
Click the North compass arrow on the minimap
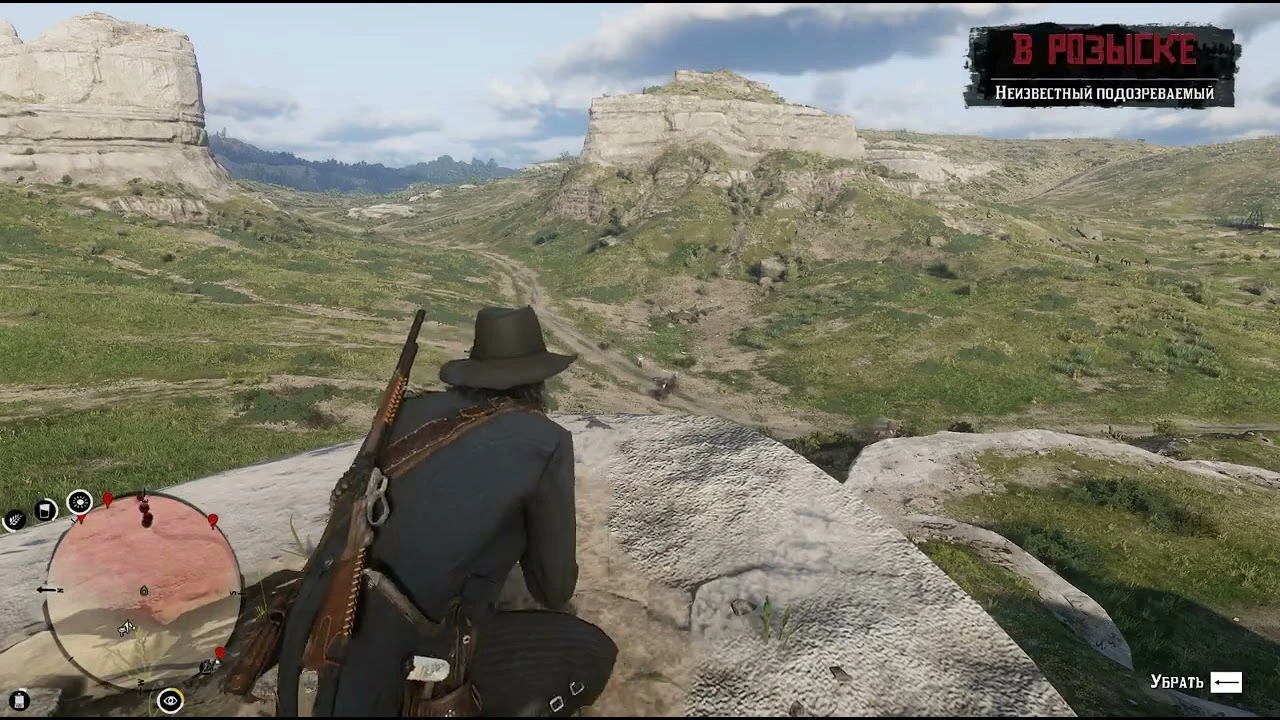click(x=47, y=588)
